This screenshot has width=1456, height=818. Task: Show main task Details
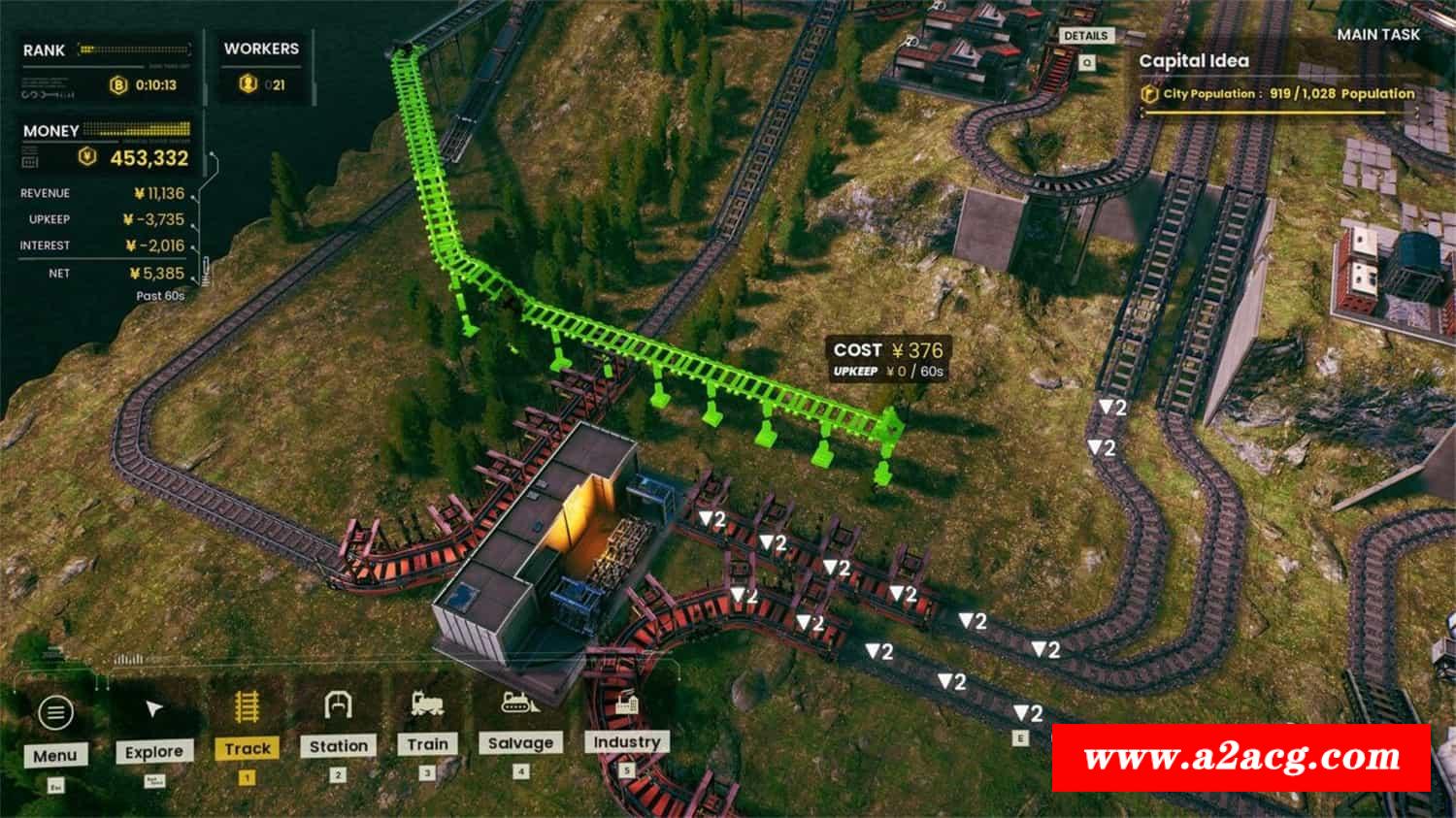pos(1085,36)
